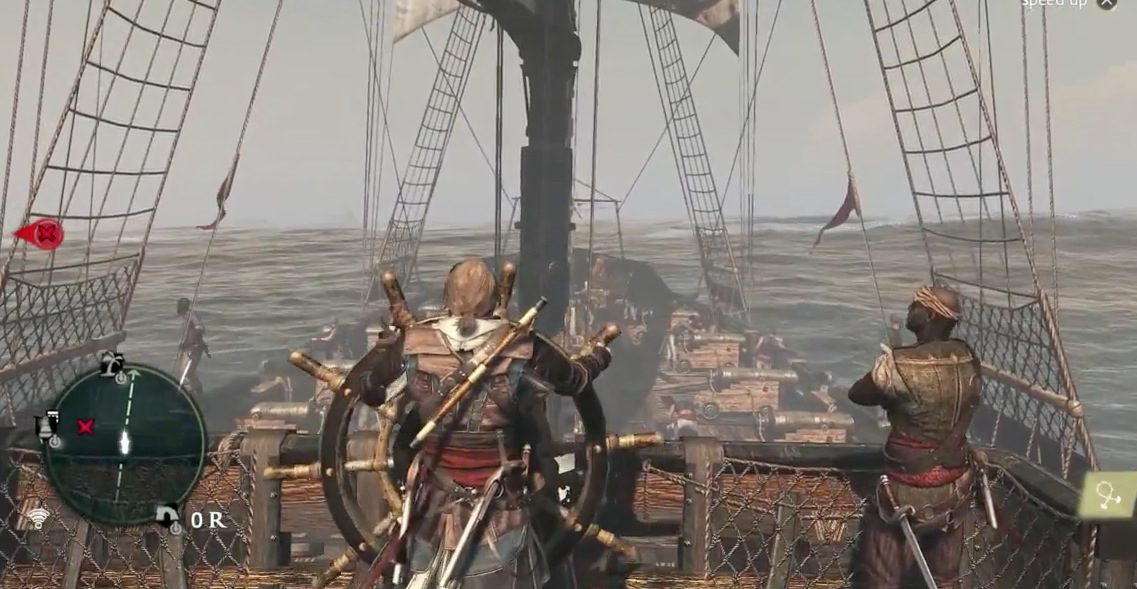Click the wireless signal icon
The width and height of the screenshot is (1137, 589).
[x=38, y=518]
